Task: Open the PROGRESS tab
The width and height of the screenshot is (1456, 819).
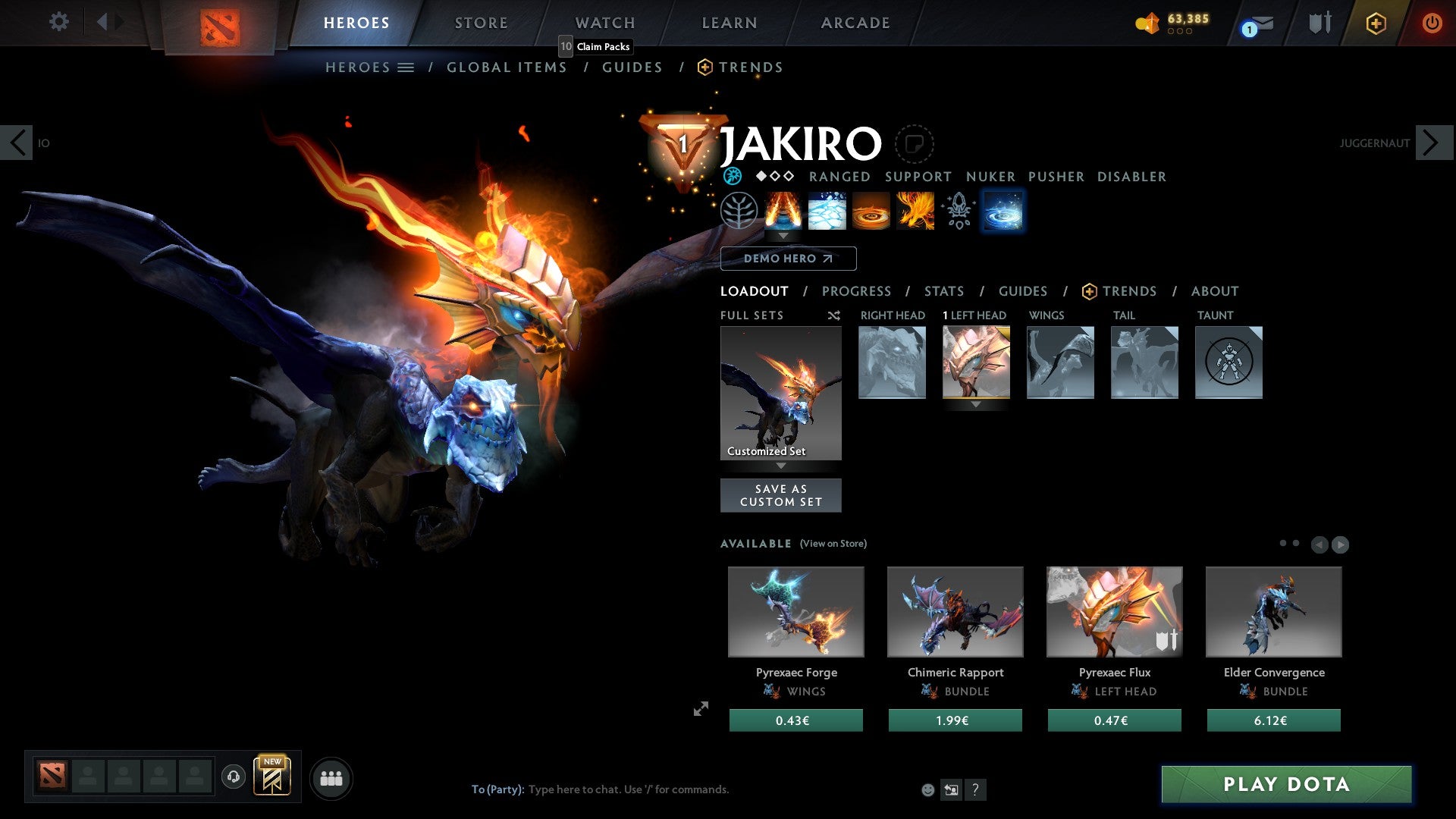Action: (857, 291)
